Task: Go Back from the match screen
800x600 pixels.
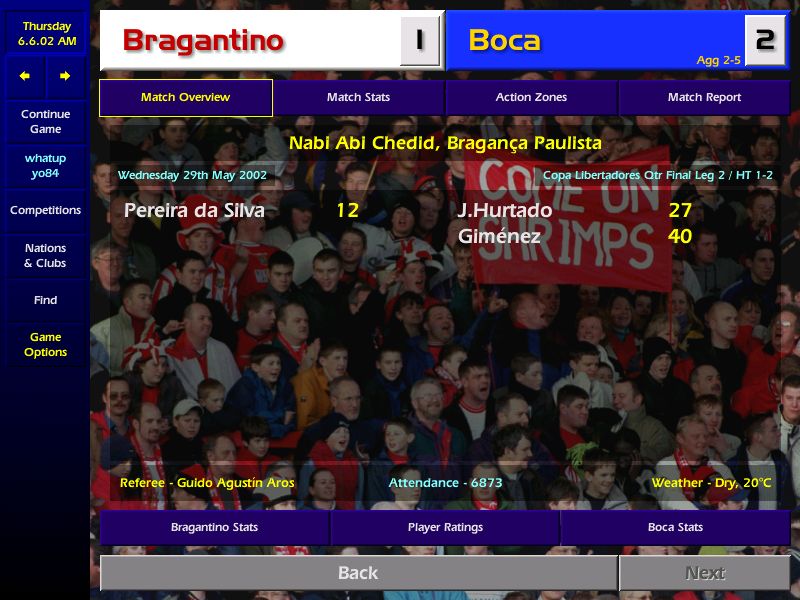Action: pyautogui.click(x=358, y=573)
